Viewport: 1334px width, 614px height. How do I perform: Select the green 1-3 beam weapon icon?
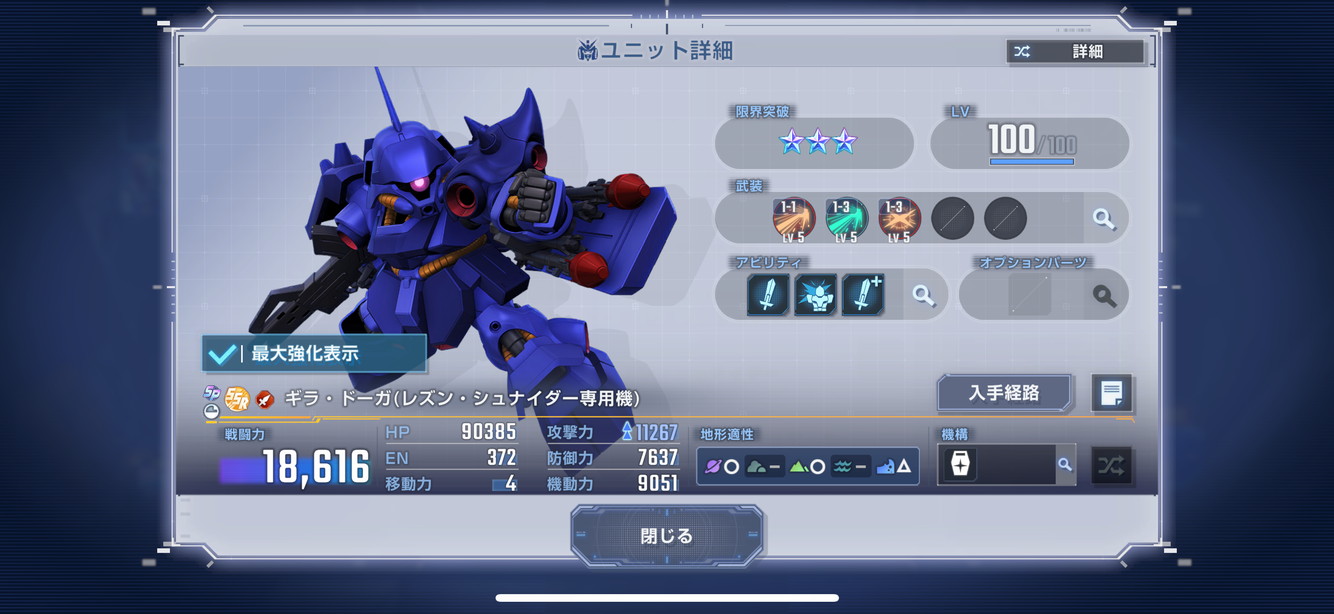tap(847, 219)
